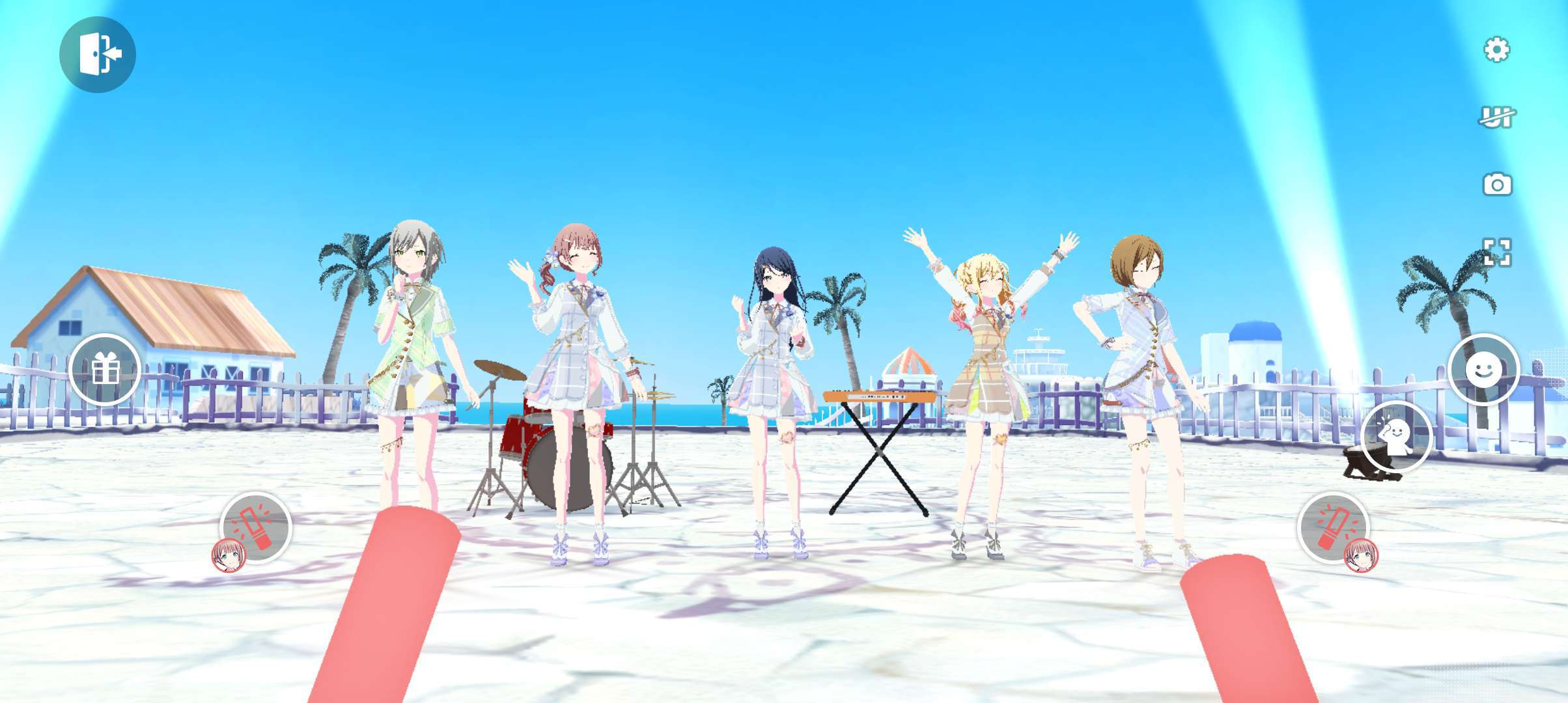The height and width of the screenshot is (703, 1568).
Task: Exit the room via door icon
Action: pyautogui.click(x=98, y=55)
